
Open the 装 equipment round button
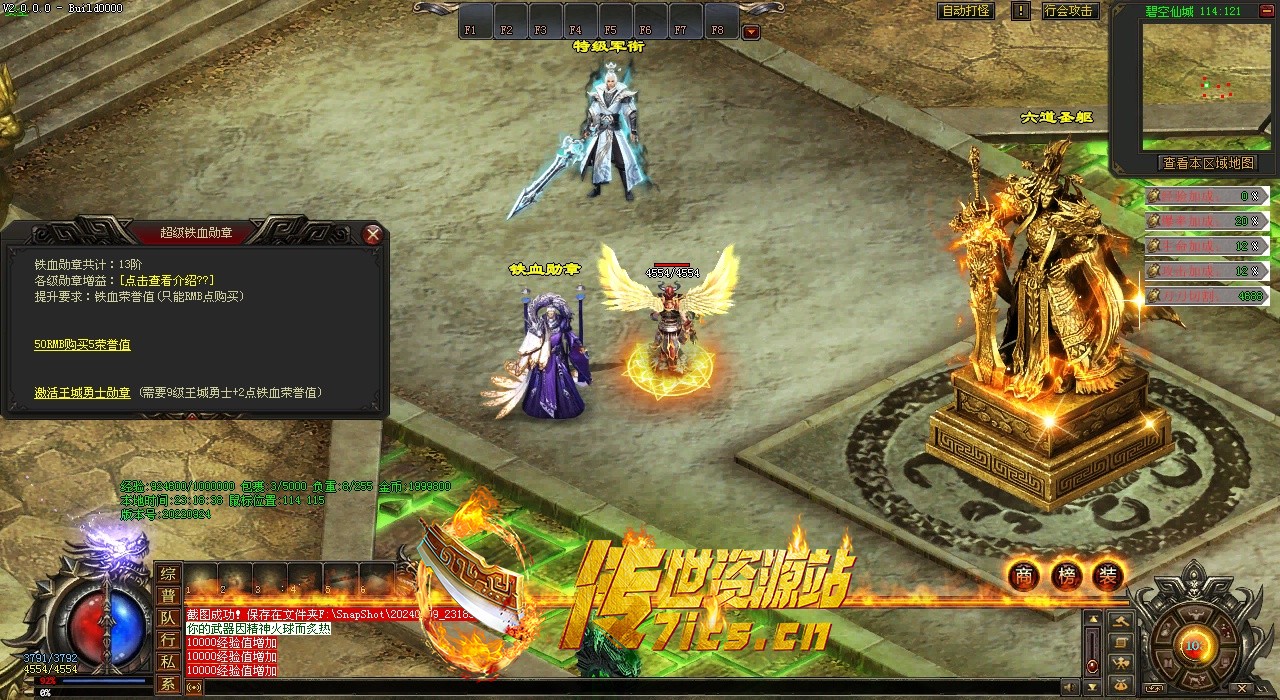point(1108,575)
